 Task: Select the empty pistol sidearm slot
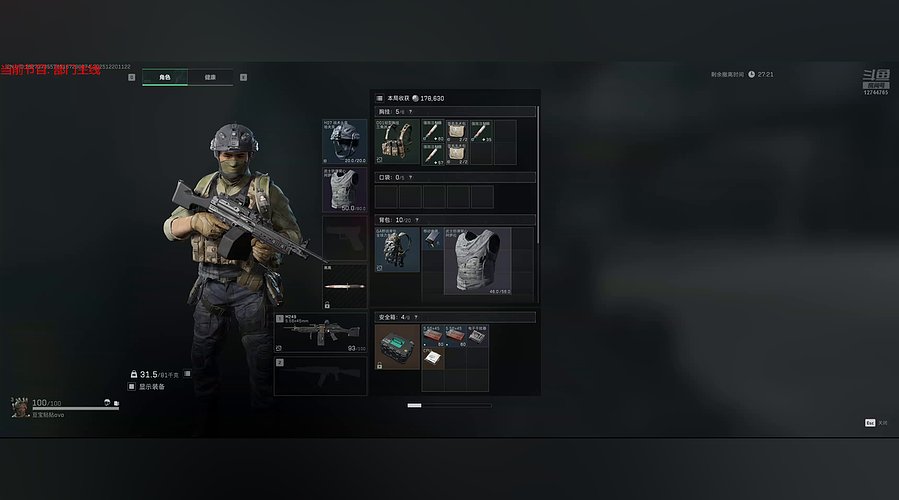tap(345, 238)
